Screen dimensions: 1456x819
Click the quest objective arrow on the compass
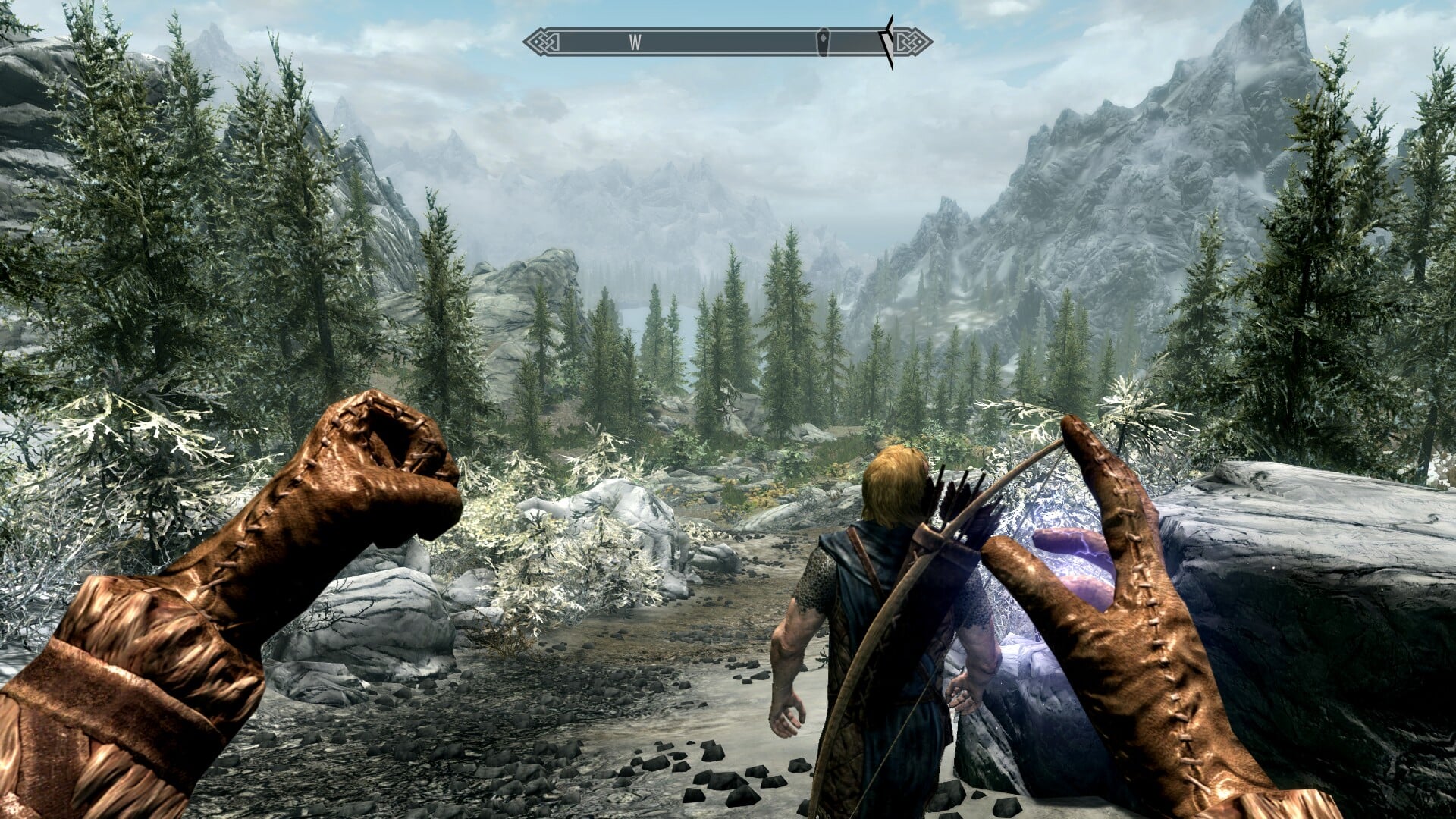pyautogui.click(x=888, y=42)
